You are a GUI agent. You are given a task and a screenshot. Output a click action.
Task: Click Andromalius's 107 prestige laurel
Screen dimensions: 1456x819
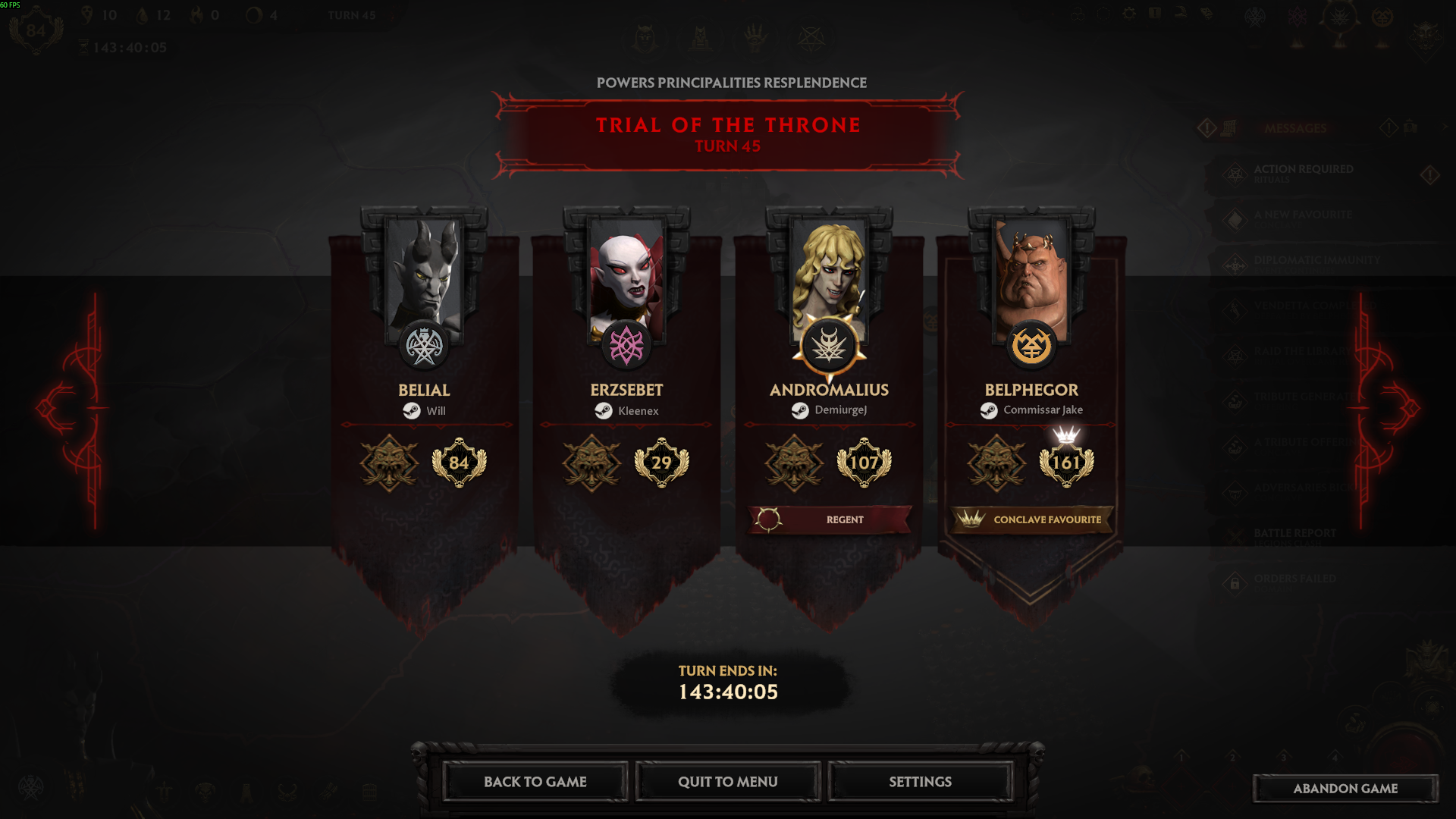coord(864,463)
